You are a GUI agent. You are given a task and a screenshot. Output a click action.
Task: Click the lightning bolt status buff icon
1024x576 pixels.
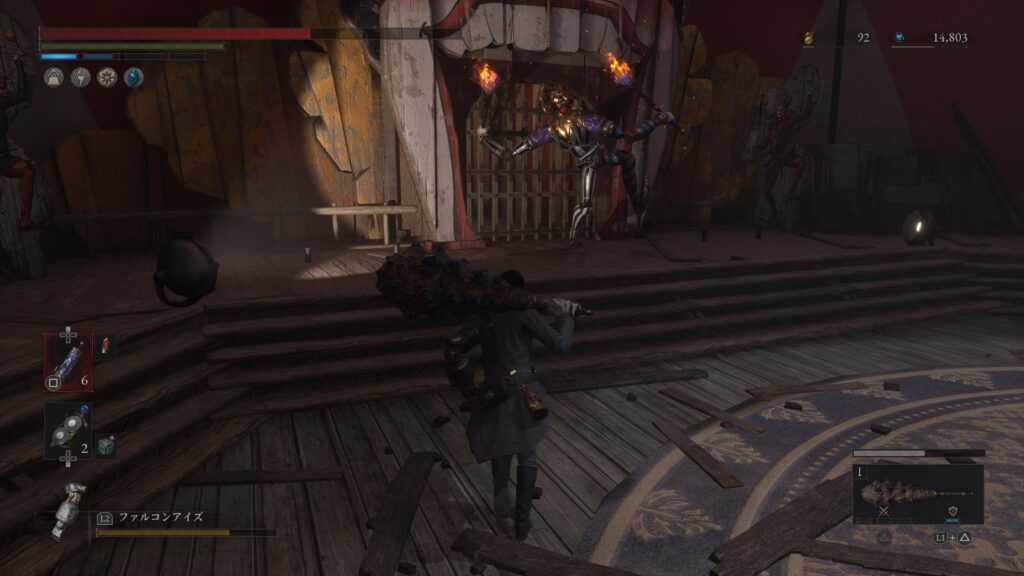point(80,77)
